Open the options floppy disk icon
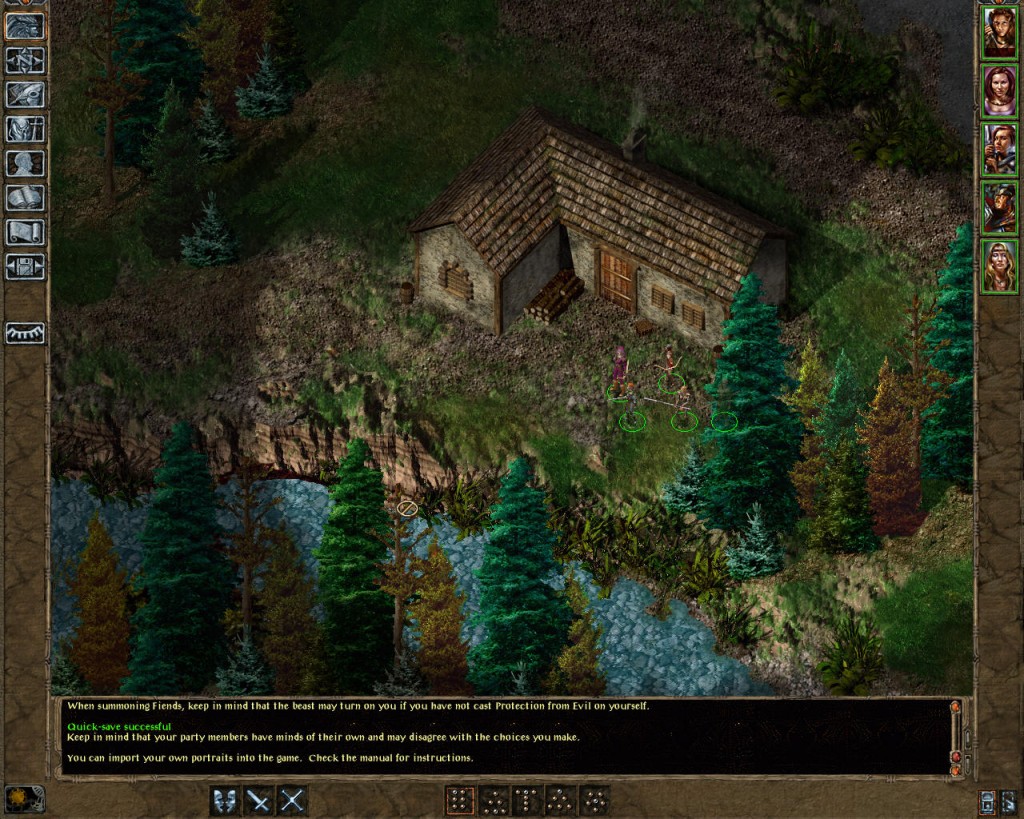 pyautogui.click(x=25, y=266)
